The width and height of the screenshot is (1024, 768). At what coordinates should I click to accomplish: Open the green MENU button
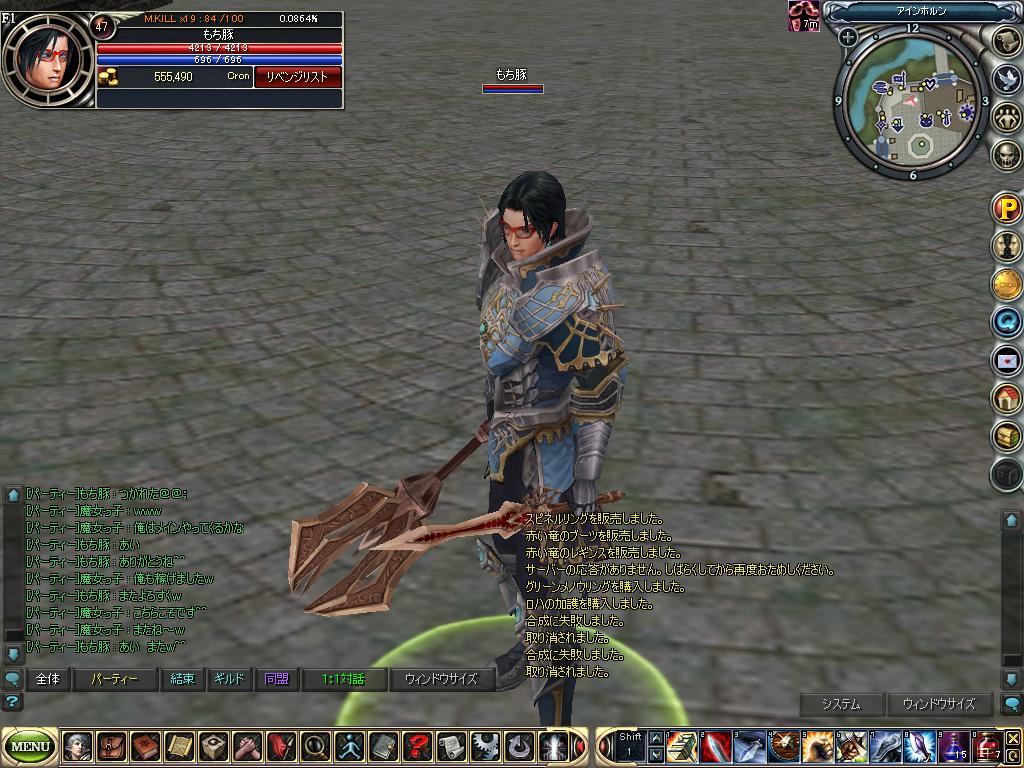31,746
